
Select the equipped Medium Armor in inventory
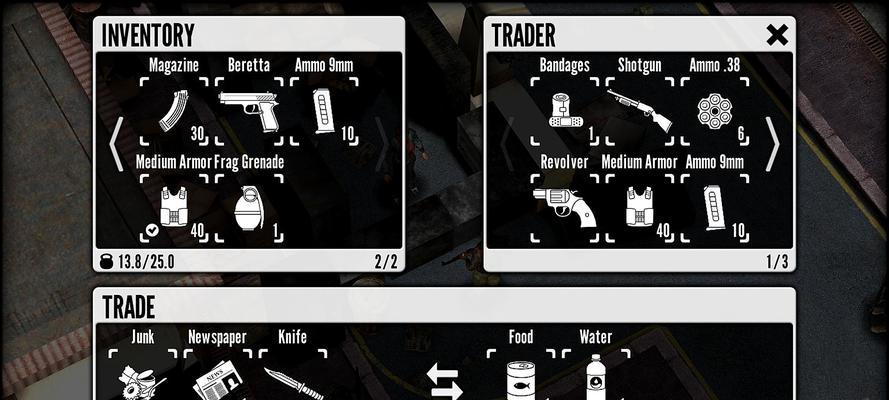tap(174, 208)
